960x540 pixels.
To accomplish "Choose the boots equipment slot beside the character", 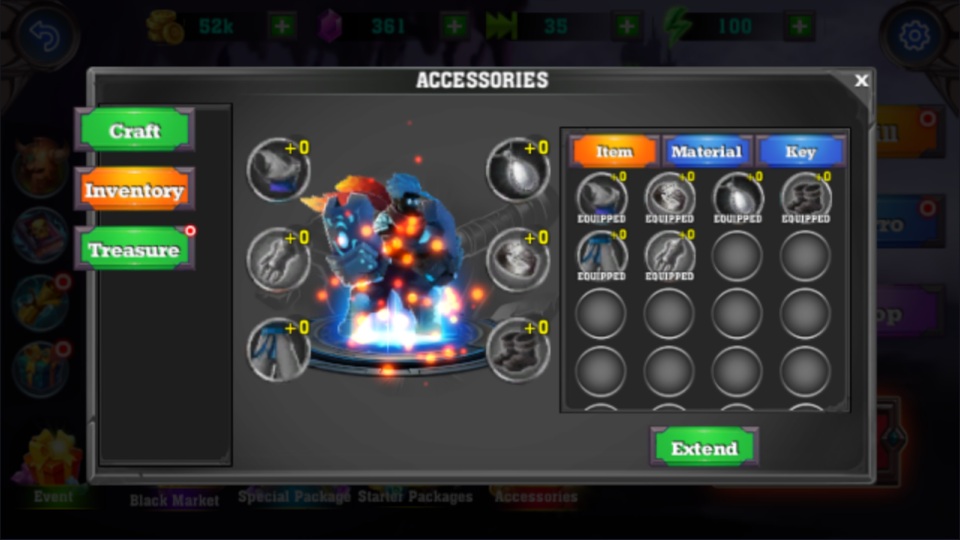I will 518,349.
